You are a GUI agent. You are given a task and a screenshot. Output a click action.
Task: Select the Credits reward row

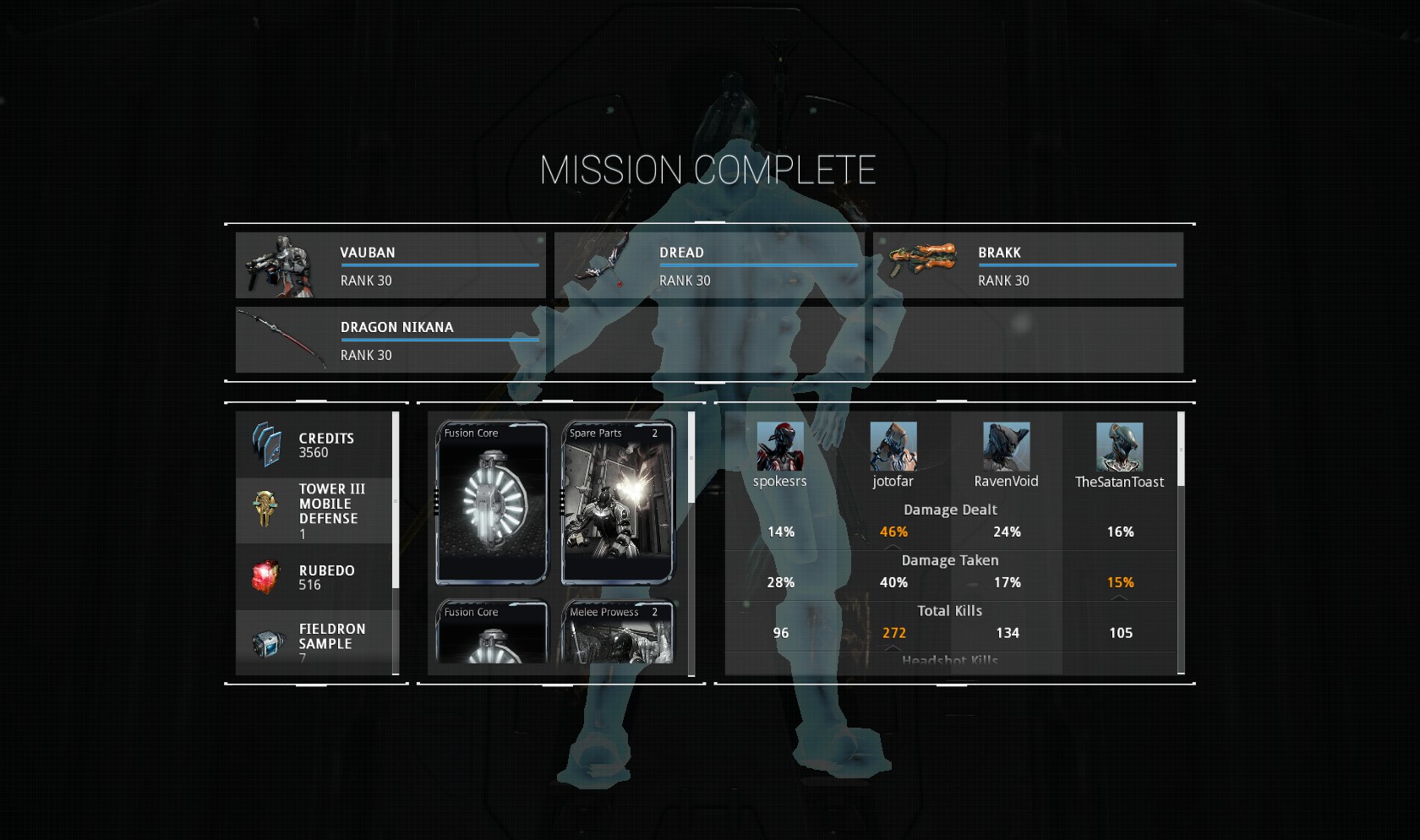(x=314, y=445)
